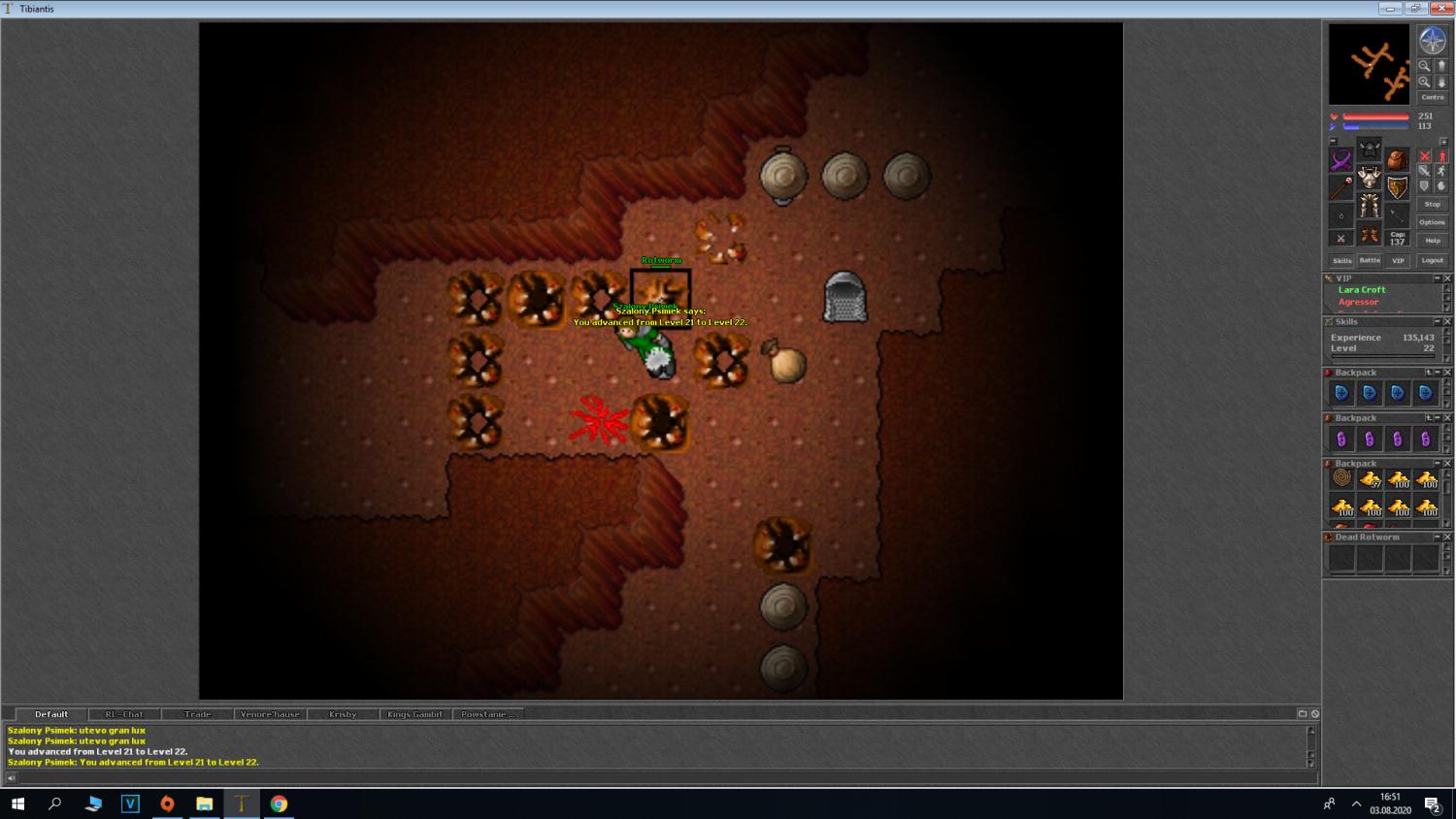Click the minimap compass rose
Image resolution: width=1456 pixels, height=819 pixels.
pos(1433,41)
